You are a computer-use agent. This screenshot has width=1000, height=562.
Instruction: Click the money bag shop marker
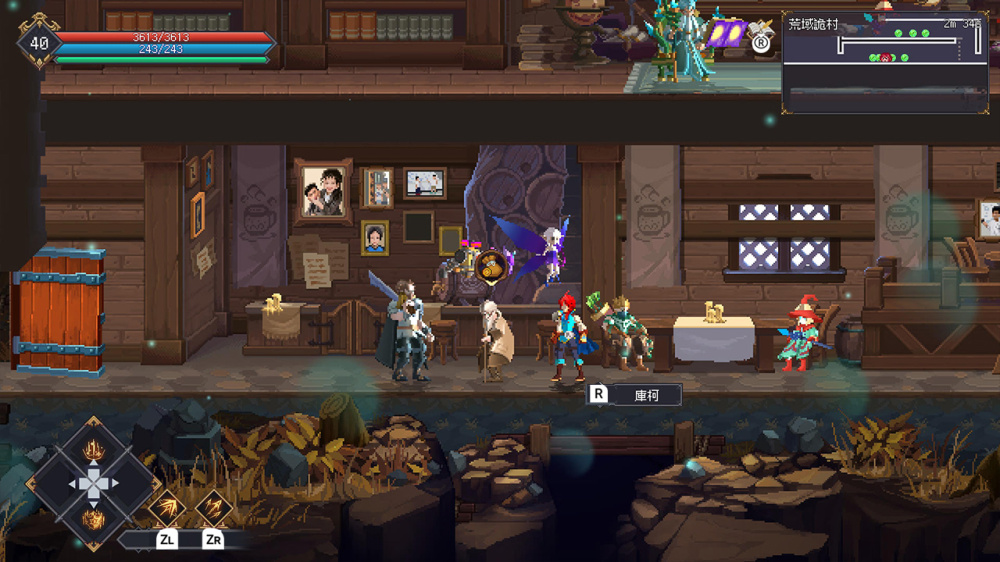pyautogui.click(x=491, y=265)
